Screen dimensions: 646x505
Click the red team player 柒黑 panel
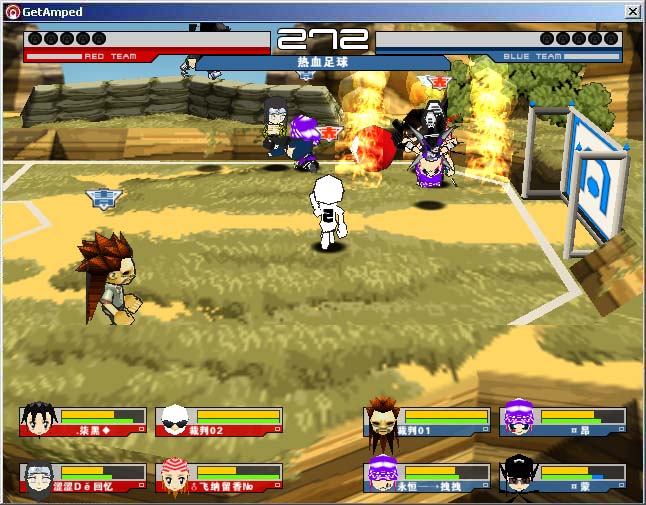click(83, 421)
